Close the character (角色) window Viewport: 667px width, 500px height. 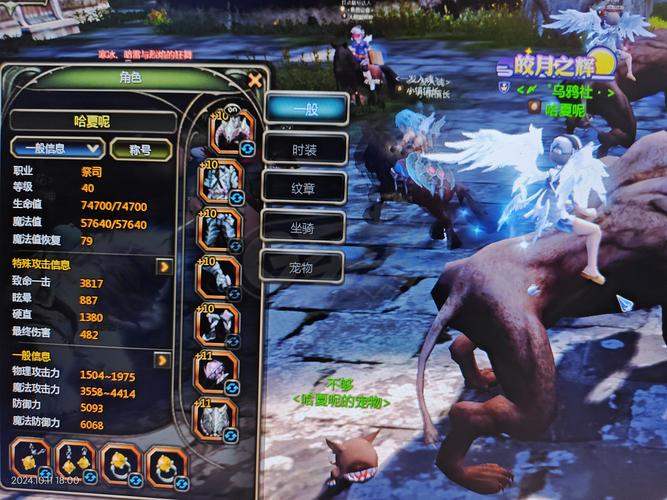[x=255, y=80]
